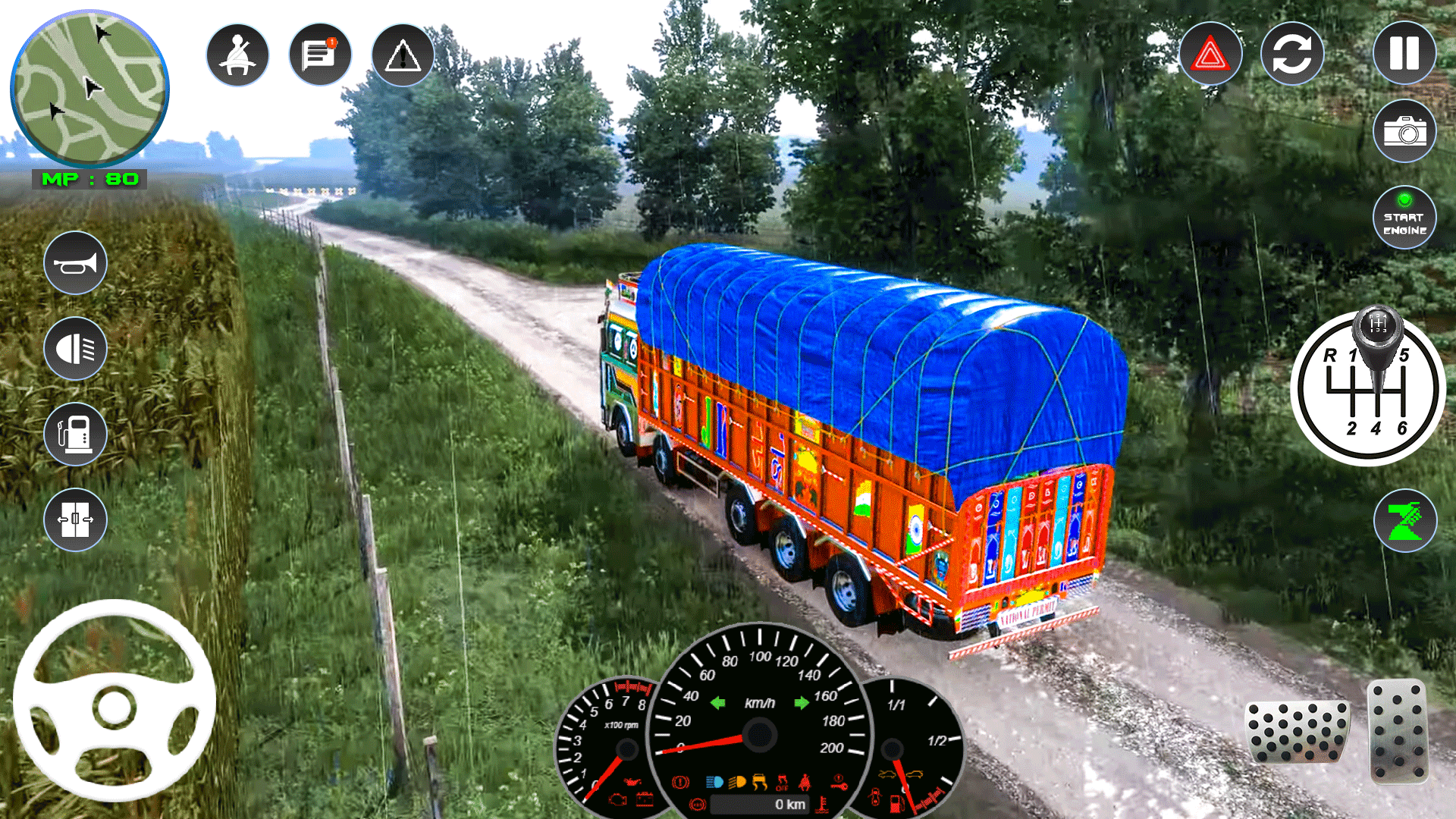This screenshot has height=819, width=1456.
Task: Enable the air horn toggle below headlights
Action: tap(76, 262)
